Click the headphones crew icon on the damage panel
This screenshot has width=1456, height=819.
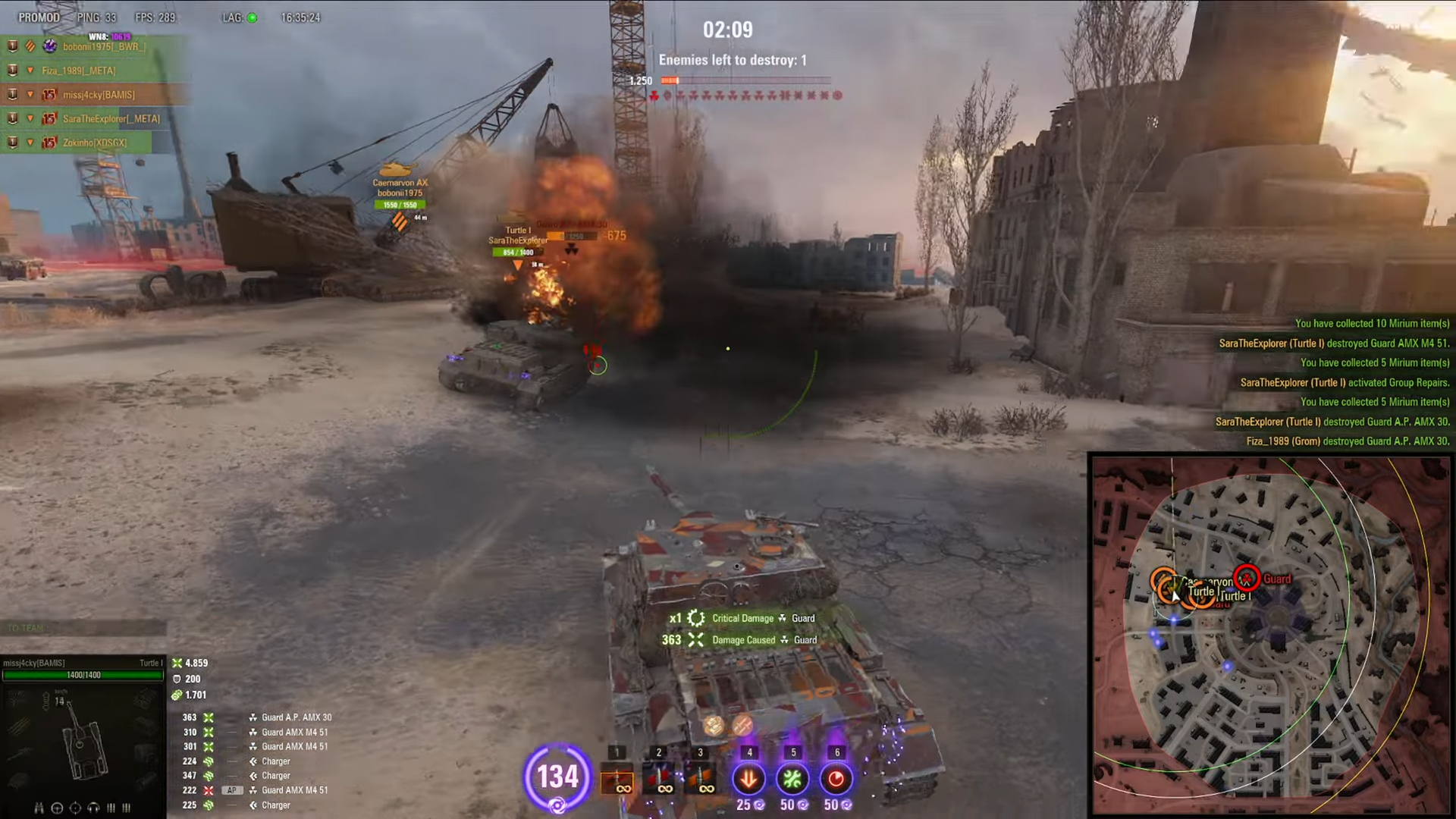93,807
